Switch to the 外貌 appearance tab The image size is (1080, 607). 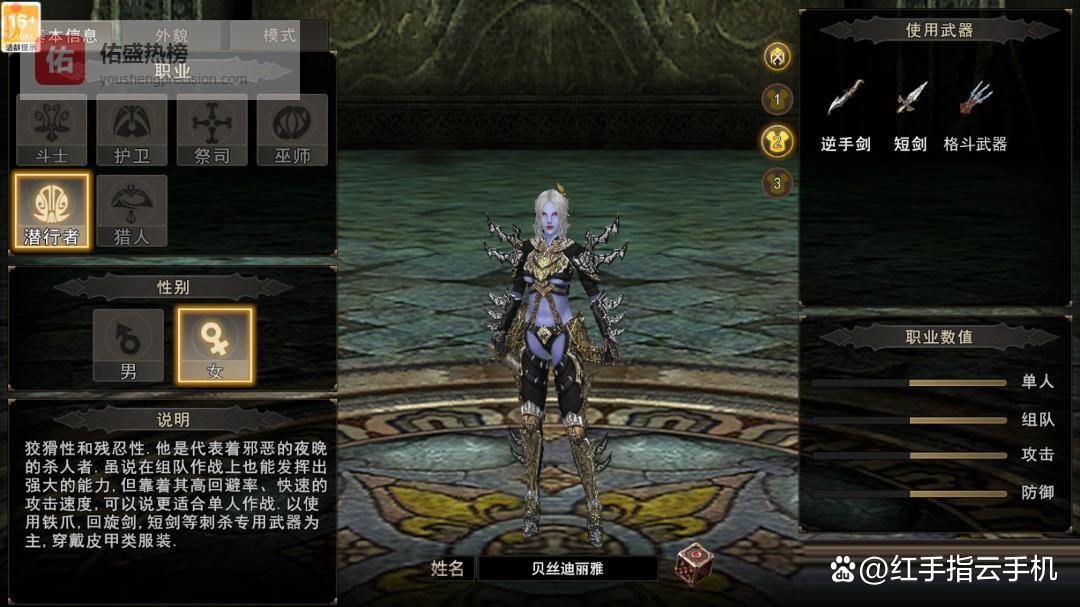tap(170, 35)
